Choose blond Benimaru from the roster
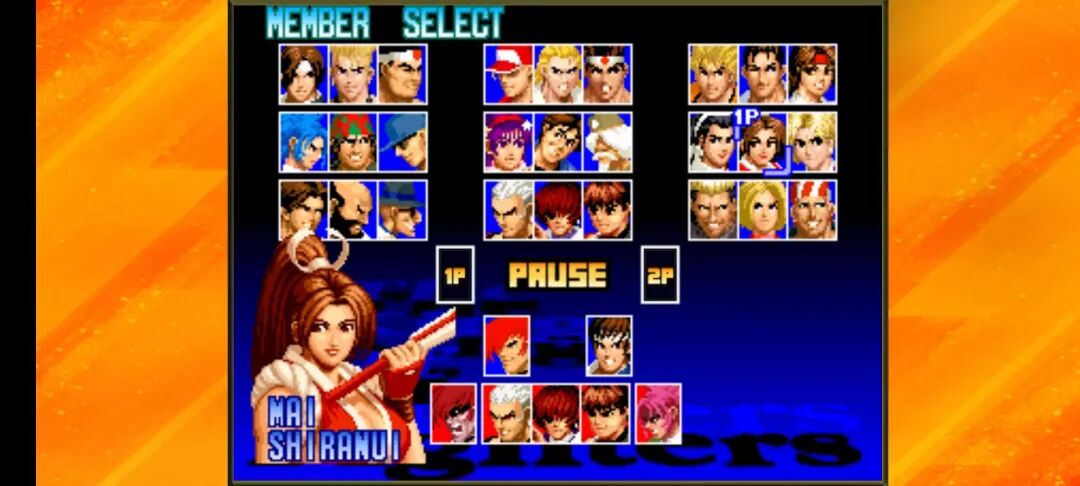 [x=353, y=74]
